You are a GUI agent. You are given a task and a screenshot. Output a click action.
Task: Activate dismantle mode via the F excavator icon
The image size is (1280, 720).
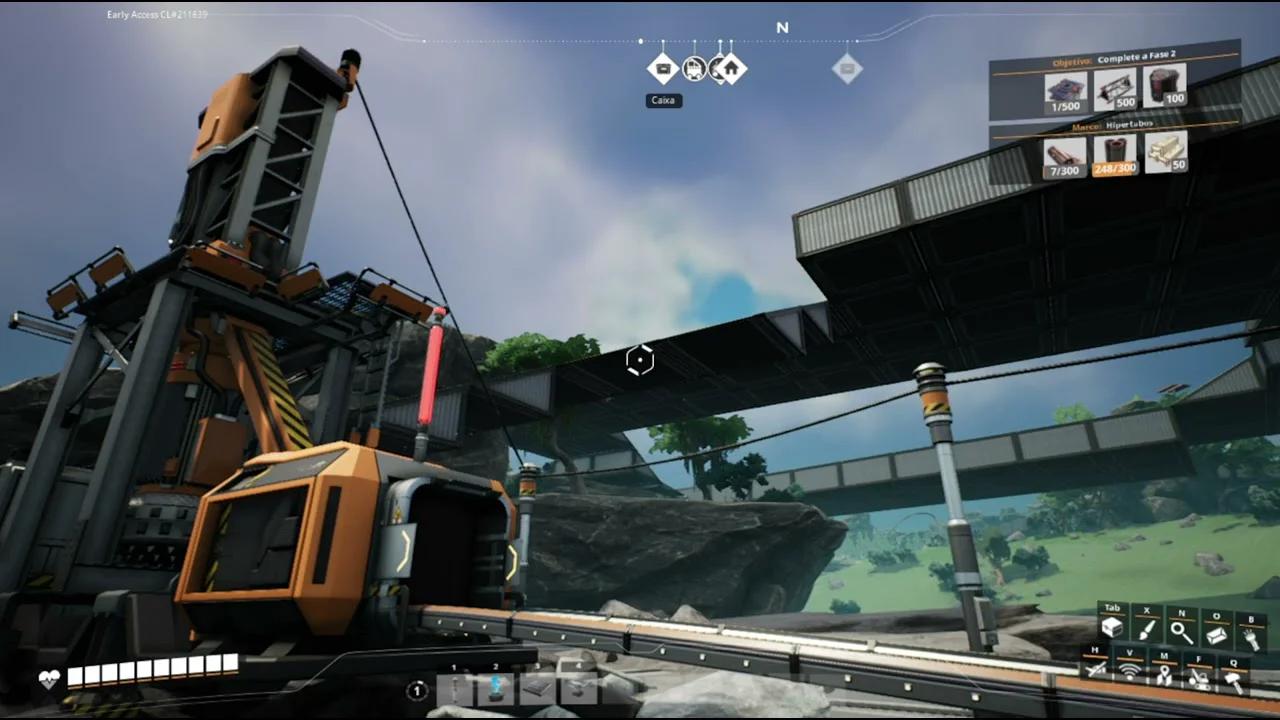[x=1197, y=677]
